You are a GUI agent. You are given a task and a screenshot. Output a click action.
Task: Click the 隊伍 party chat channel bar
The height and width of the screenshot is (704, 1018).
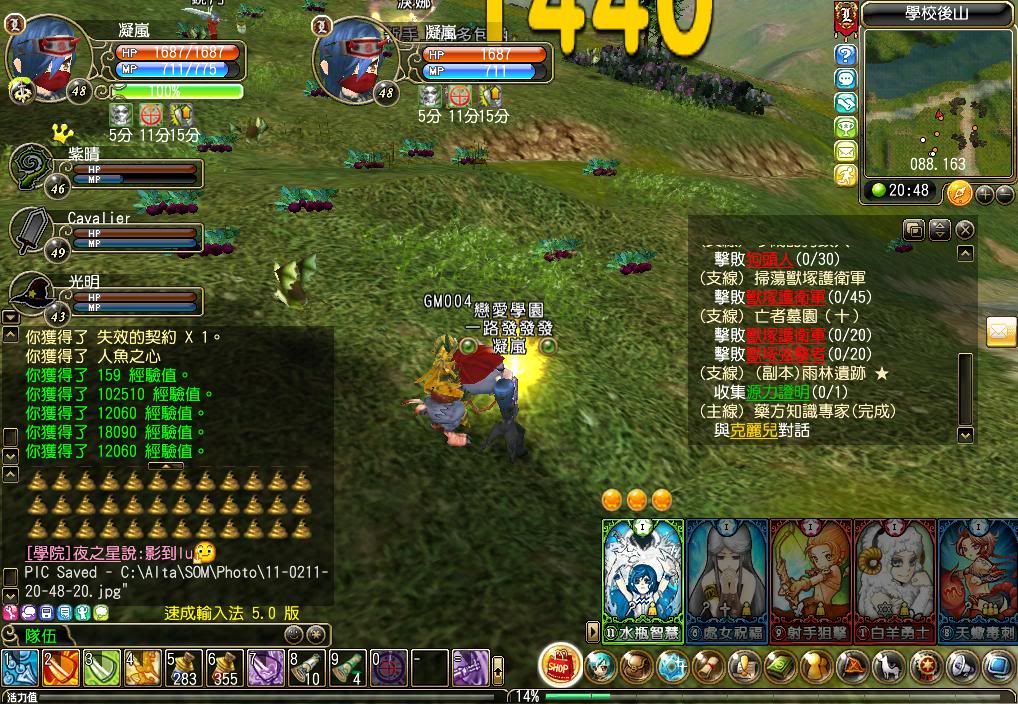[150, 634]
